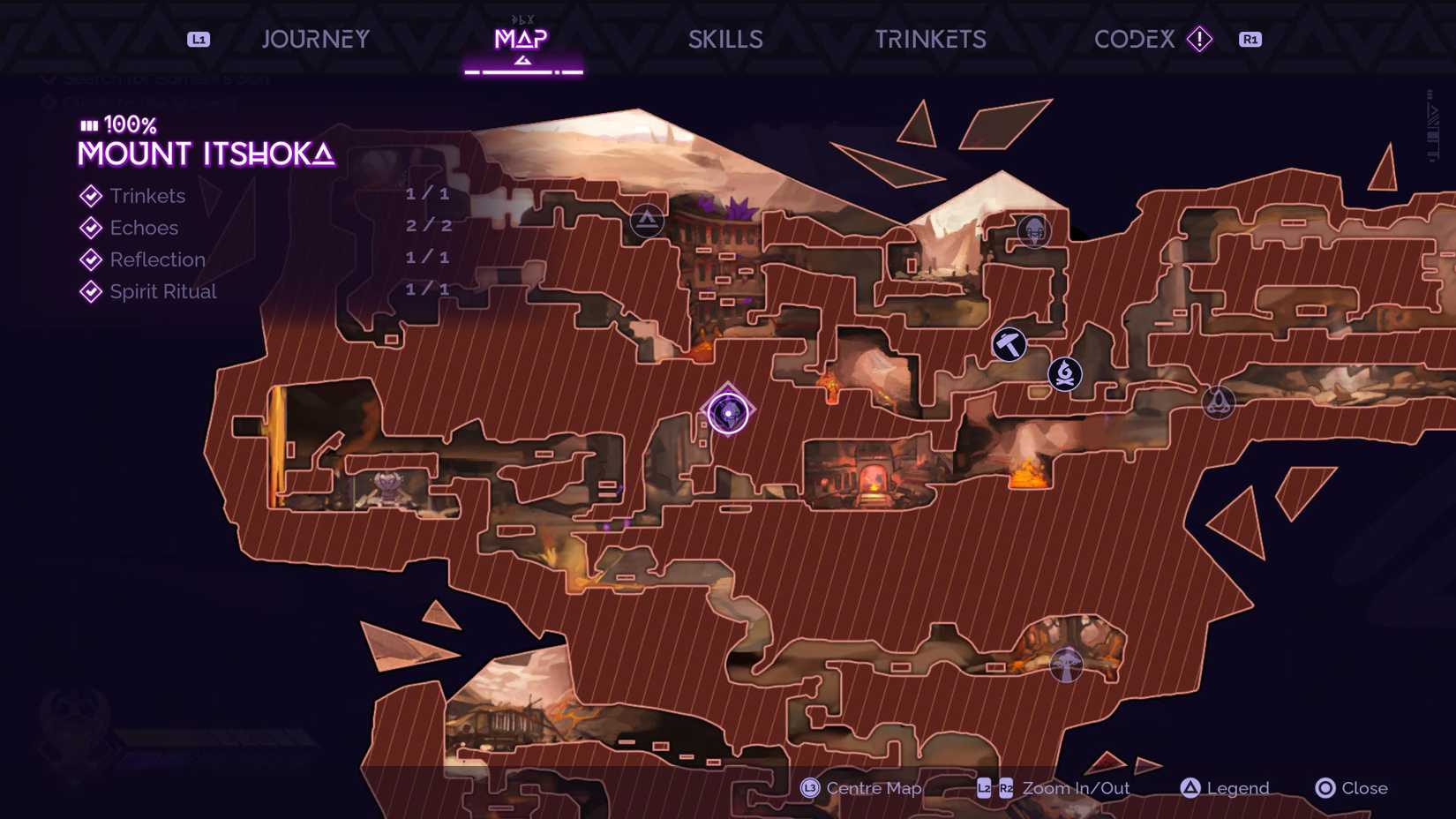Toggle the Spirit Ritual completion checkmark
Image resolution: width=1456 pixels, height=819 pixels.
click(x=91, y=291)
